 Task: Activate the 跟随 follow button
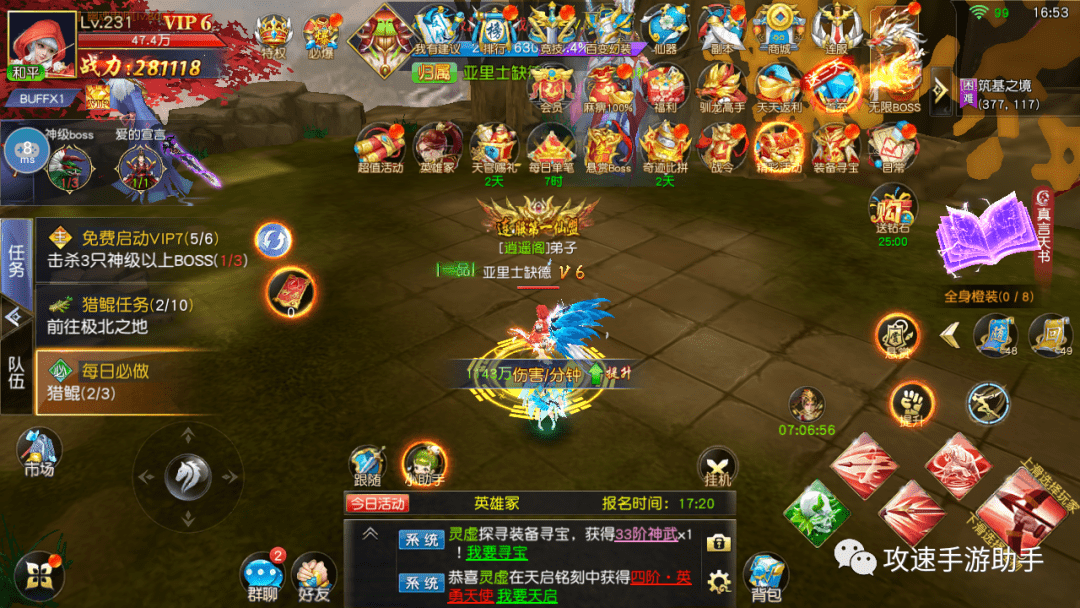(367, 465)
